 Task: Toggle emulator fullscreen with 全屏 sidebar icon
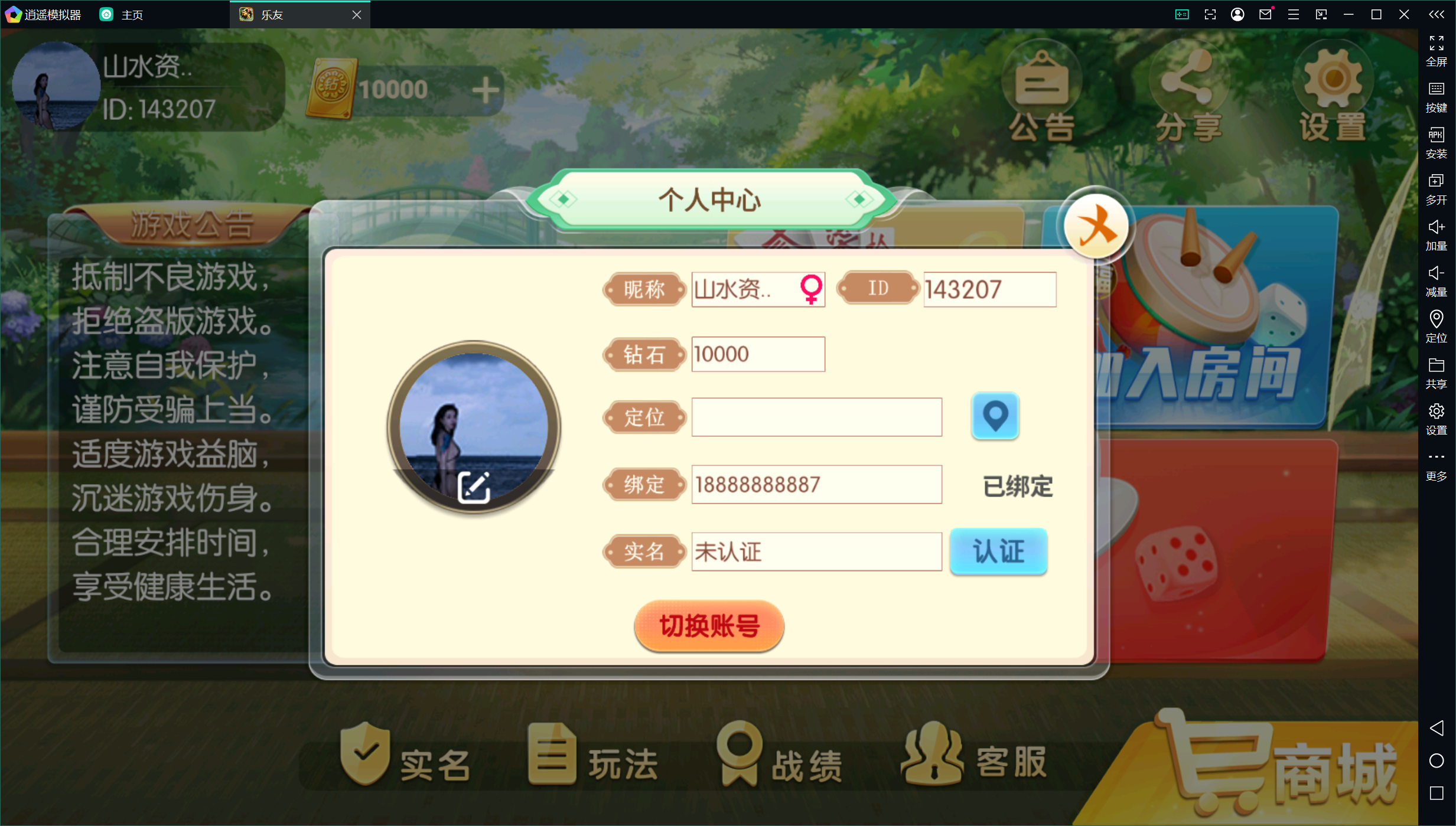[x=1437, y=50]
